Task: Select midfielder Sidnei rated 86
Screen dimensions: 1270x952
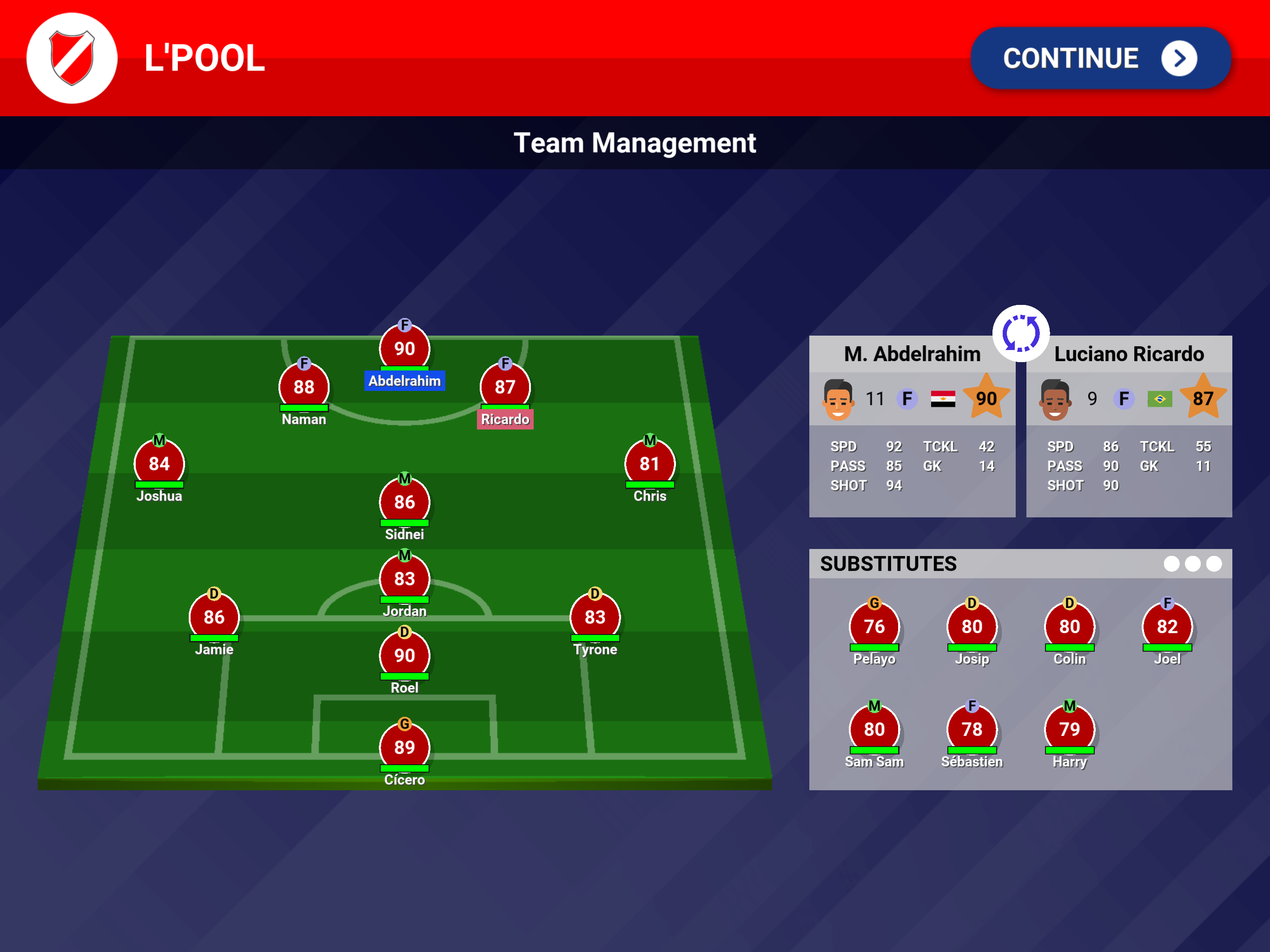Action: coord(404,502)
